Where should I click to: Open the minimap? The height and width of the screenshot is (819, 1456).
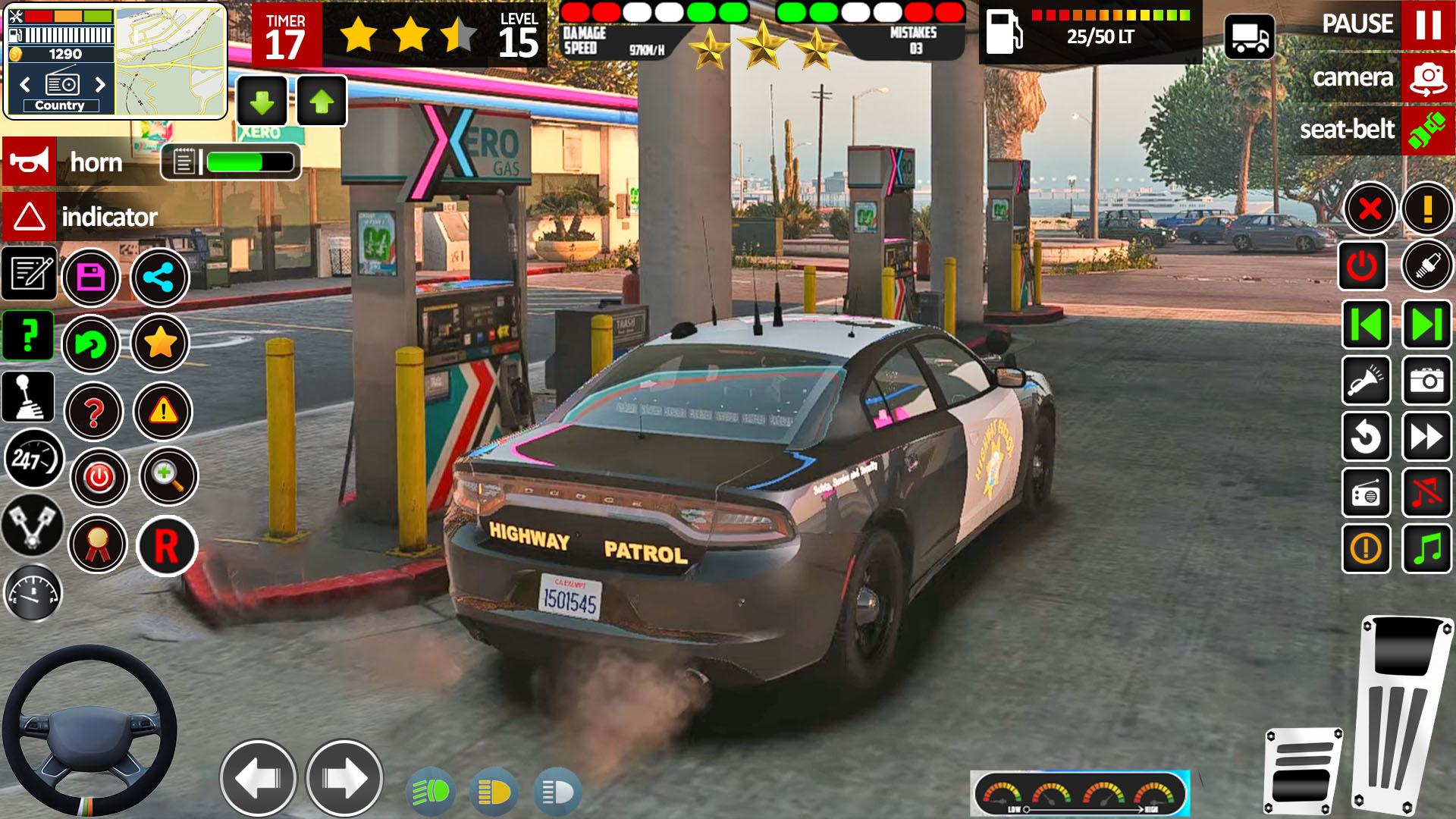pyautogui.click(x=170, y=61)
